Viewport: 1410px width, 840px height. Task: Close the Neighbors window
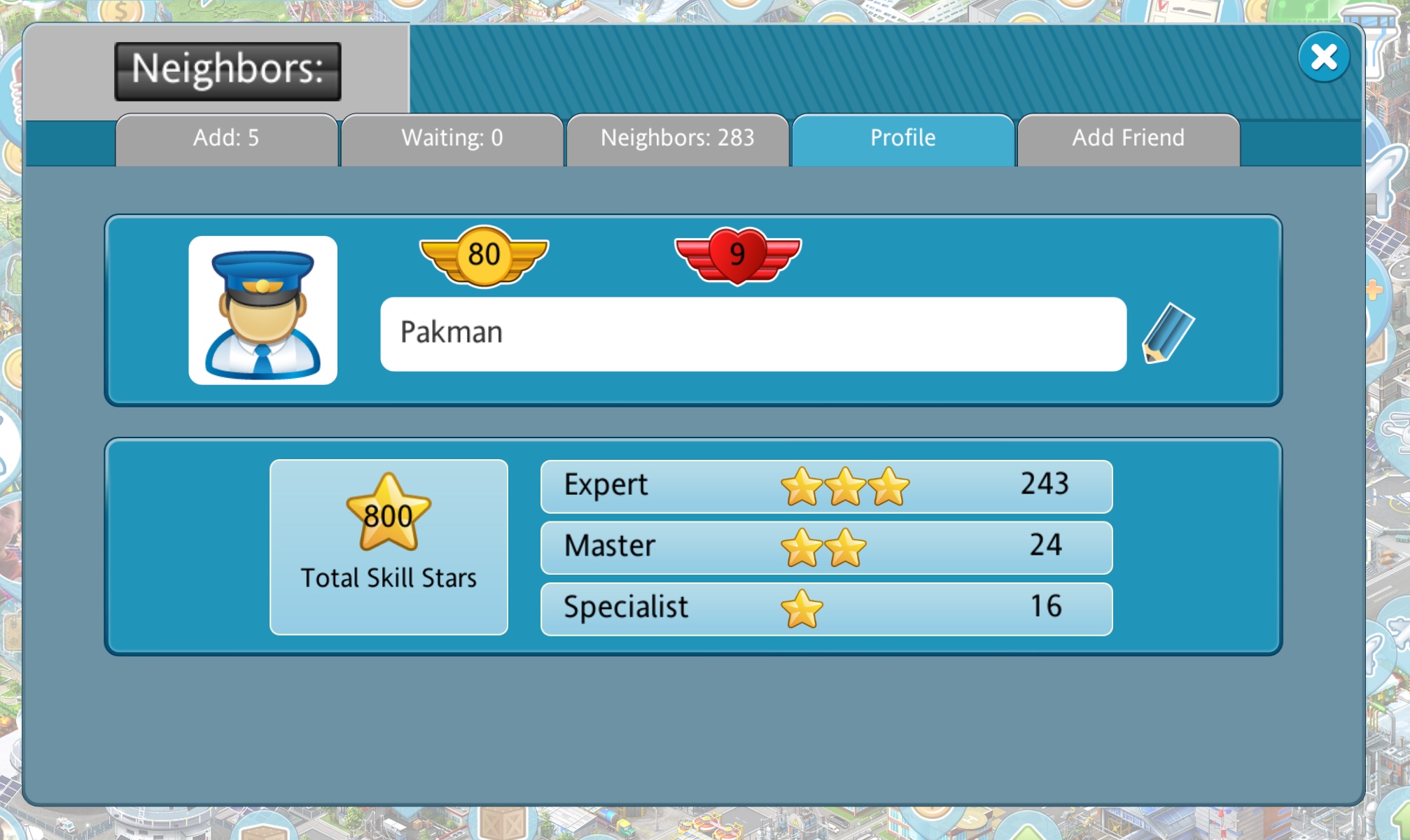1322,57
